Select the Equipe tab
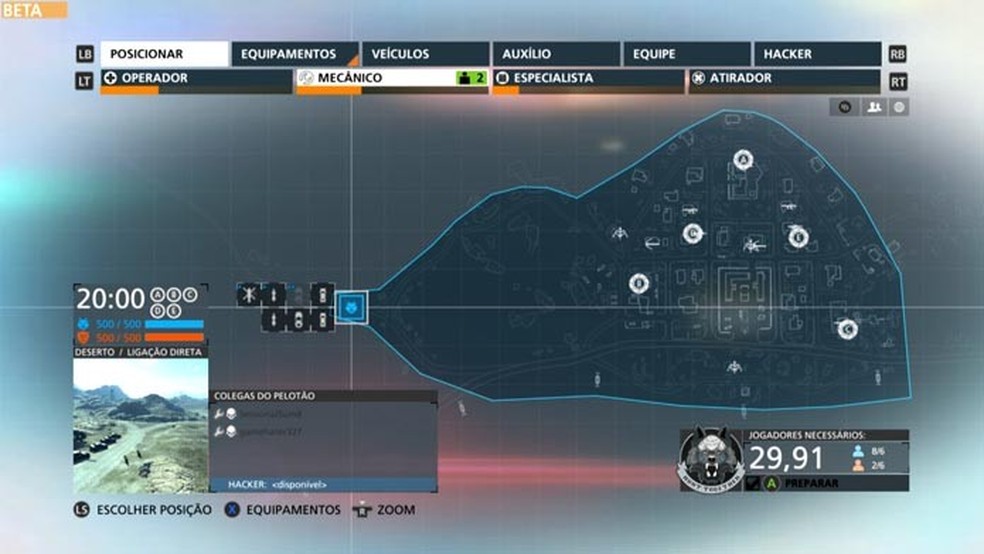The height and width of the screenshot is (554, 984). [x=686, y=54]
